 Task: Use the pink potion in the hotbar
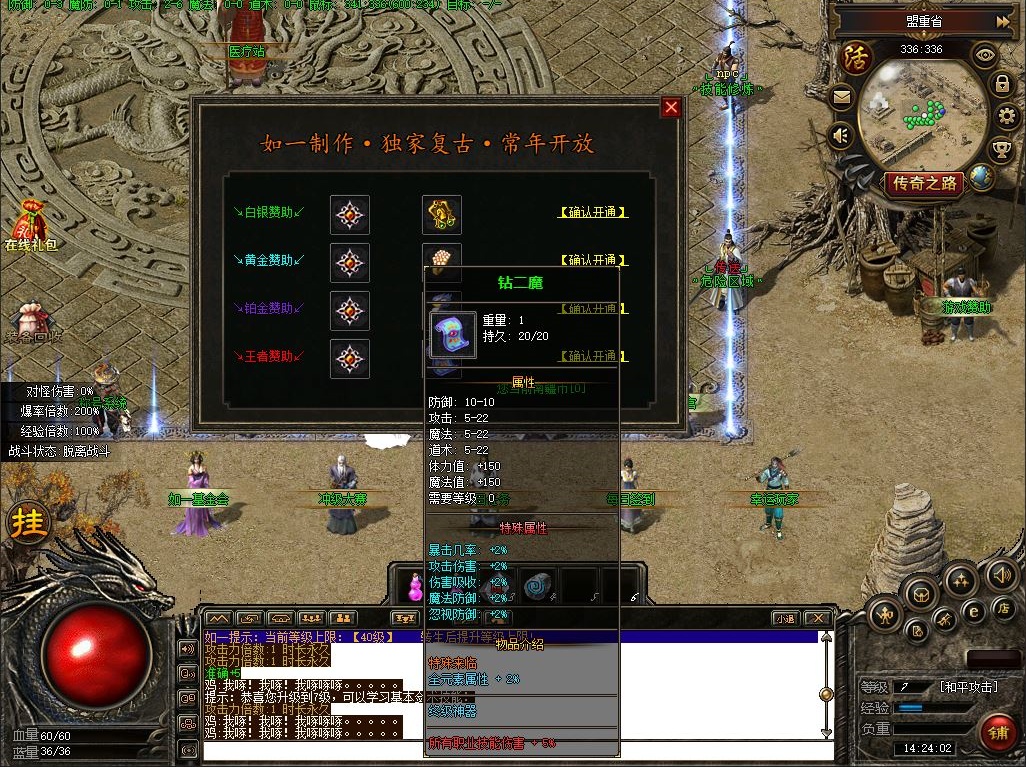(414, 586)
